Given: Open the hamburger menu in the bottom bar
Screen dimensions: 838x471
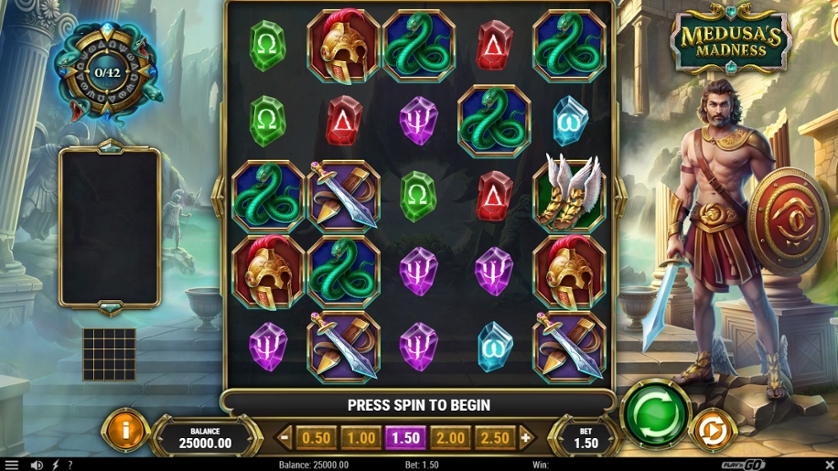Looking at the screenshot, I should click(12, 465).
